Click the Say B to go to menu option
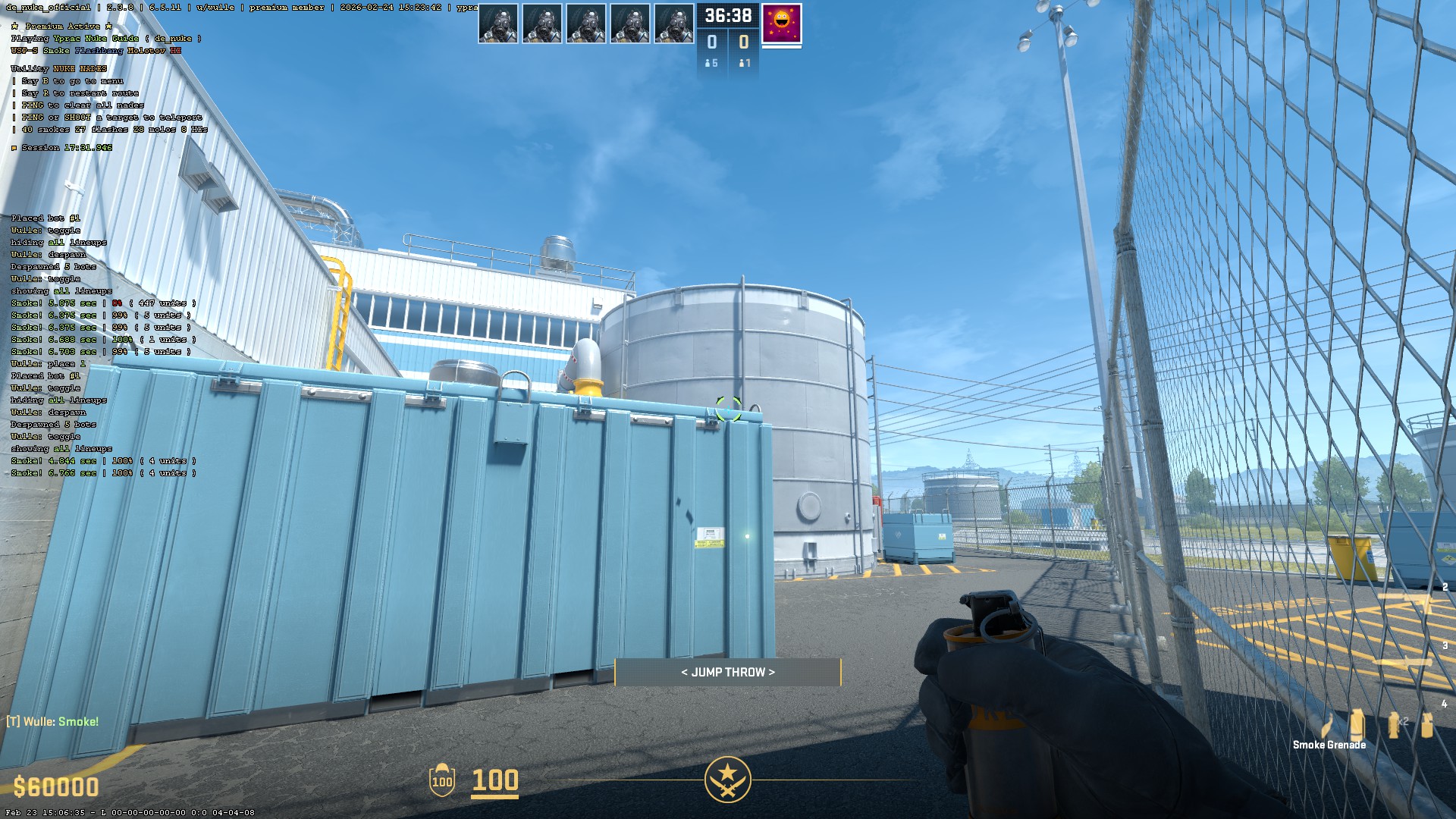The height and width of the screenshot is (819, 1456). (71, 81)
